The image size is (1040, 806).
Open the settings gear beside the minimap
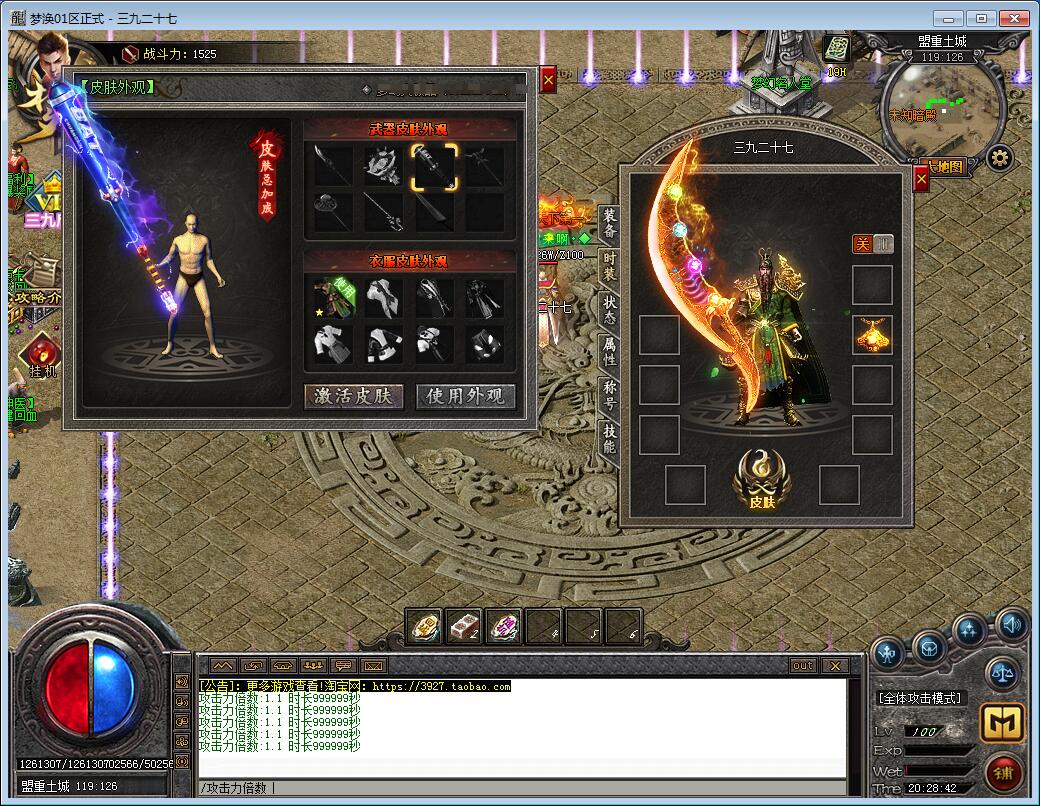coord(999,157)
